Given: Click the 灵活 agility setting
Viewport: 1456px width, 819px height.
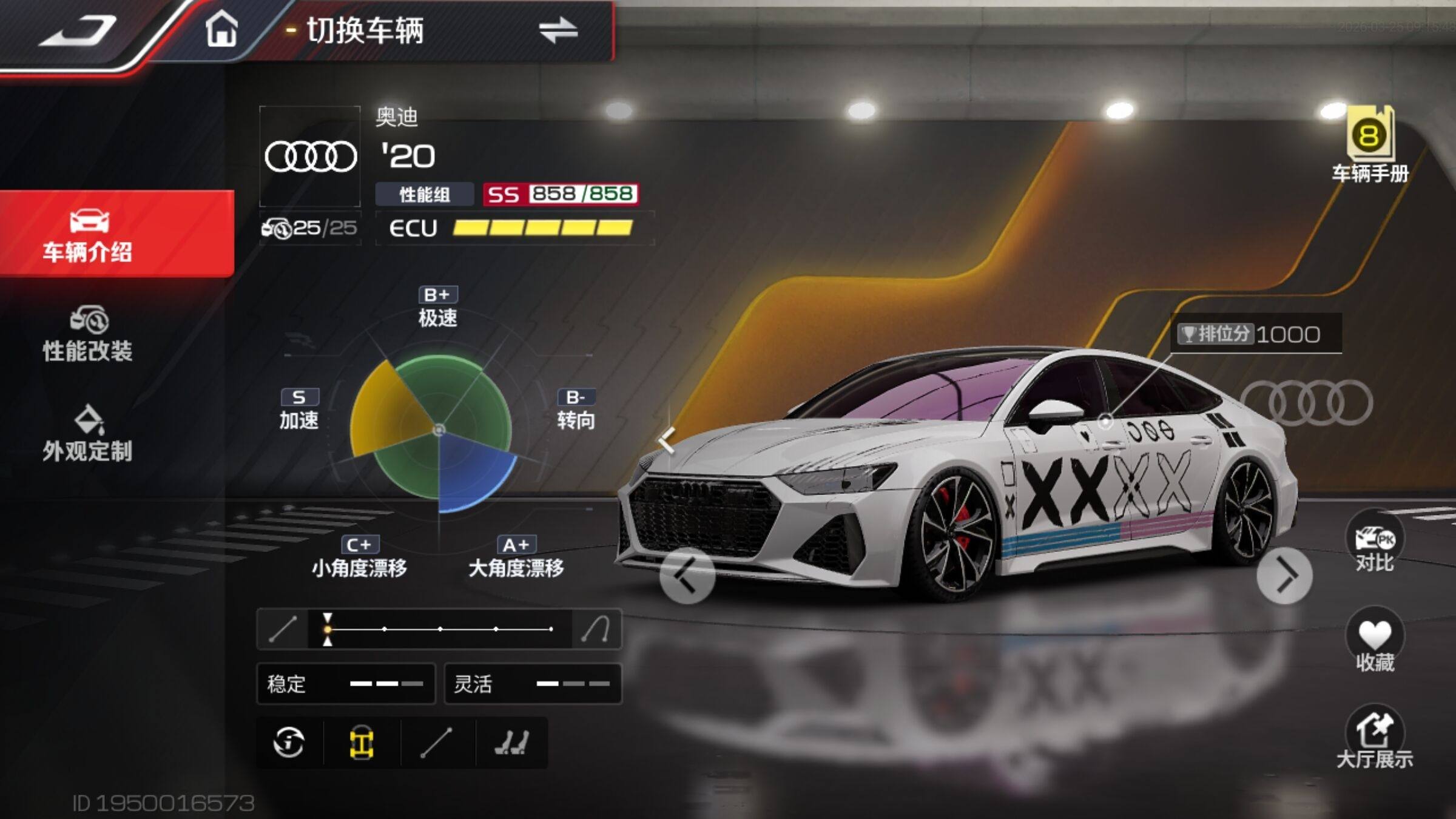Looking at the screenshot, I should coord(533,684).
